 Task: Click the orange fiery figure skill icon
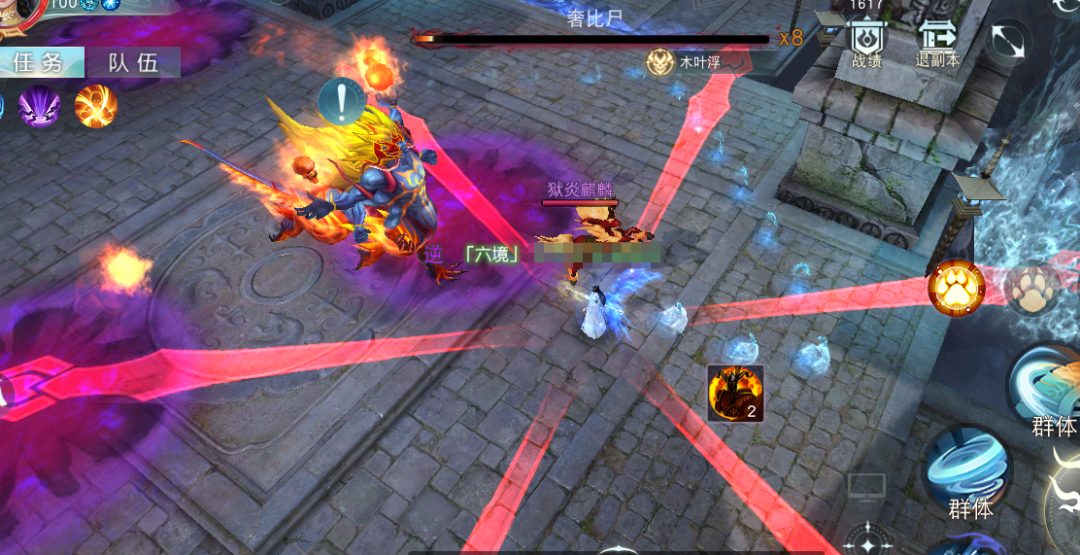(x=96, y=106)
